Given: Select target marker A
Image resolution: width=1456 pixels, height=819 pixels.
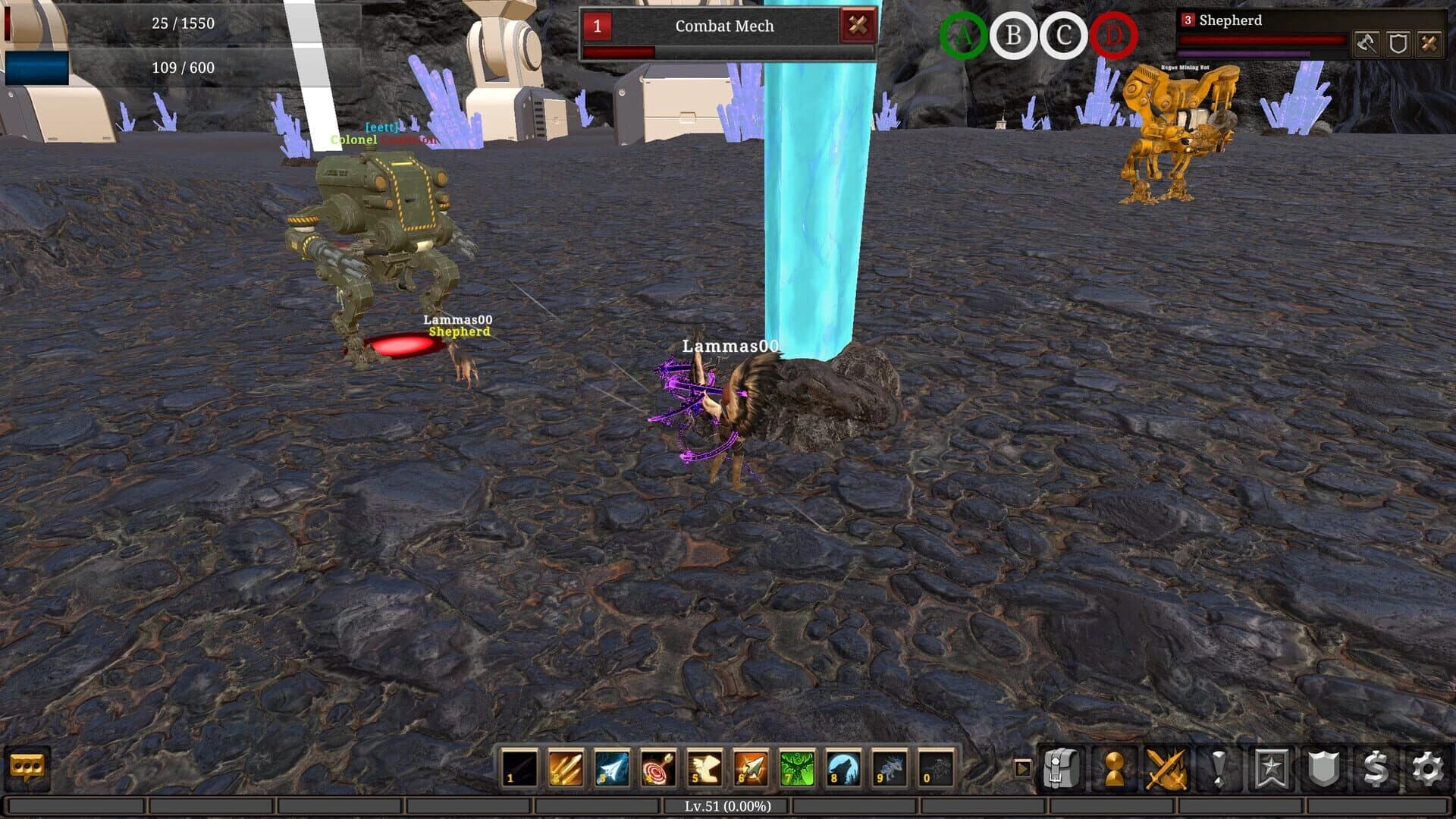Looking at the screenshot, I should (963, 33).
